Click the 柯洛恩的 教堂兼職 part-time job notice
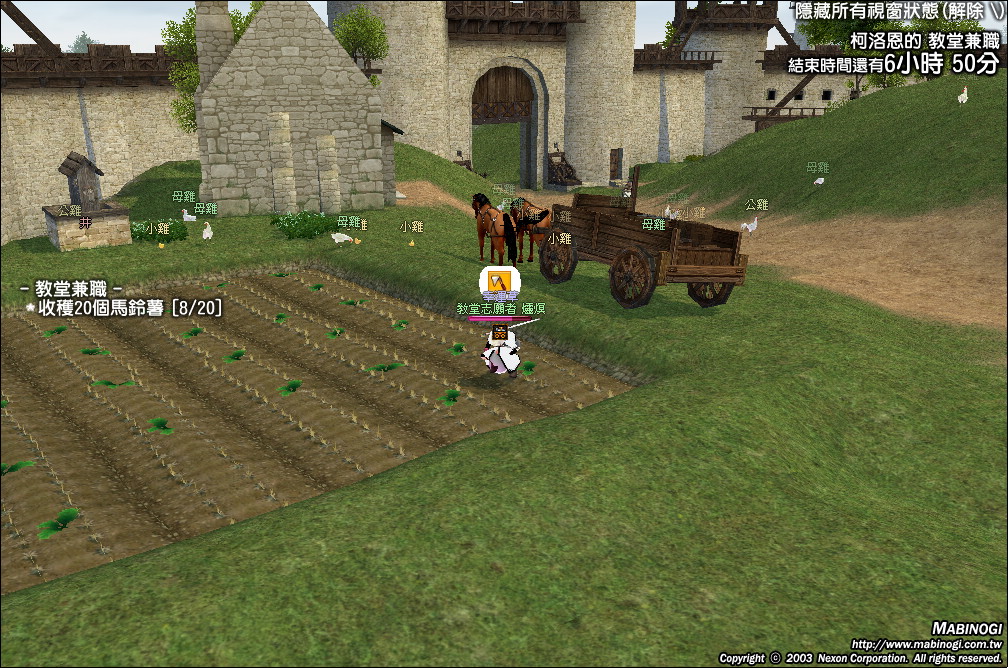This screenshot has height=668, width=1008. click(924, 41)
